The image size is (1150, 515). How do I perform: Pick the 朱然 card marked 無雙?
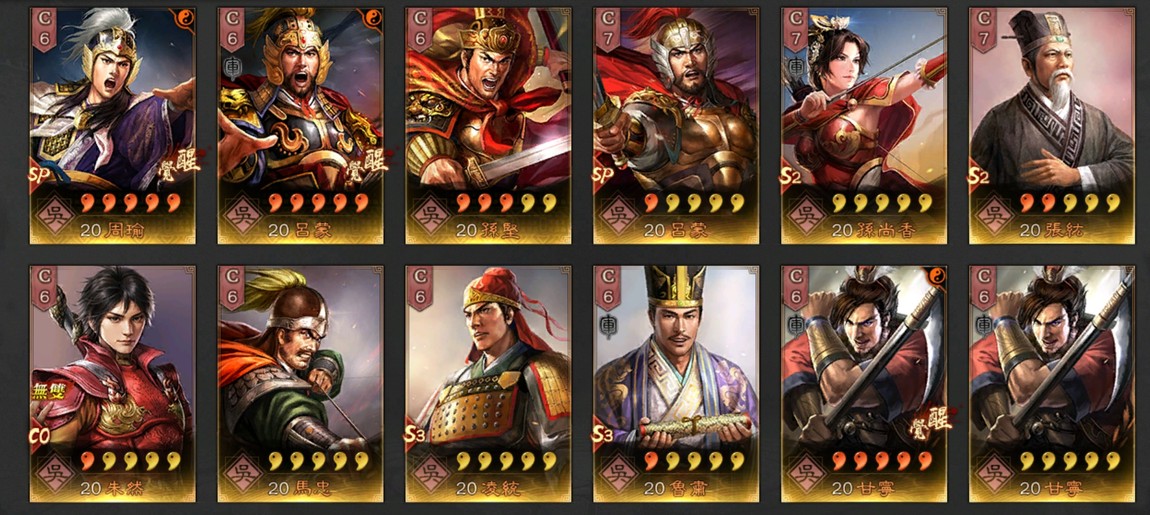(x=112, y=383)
